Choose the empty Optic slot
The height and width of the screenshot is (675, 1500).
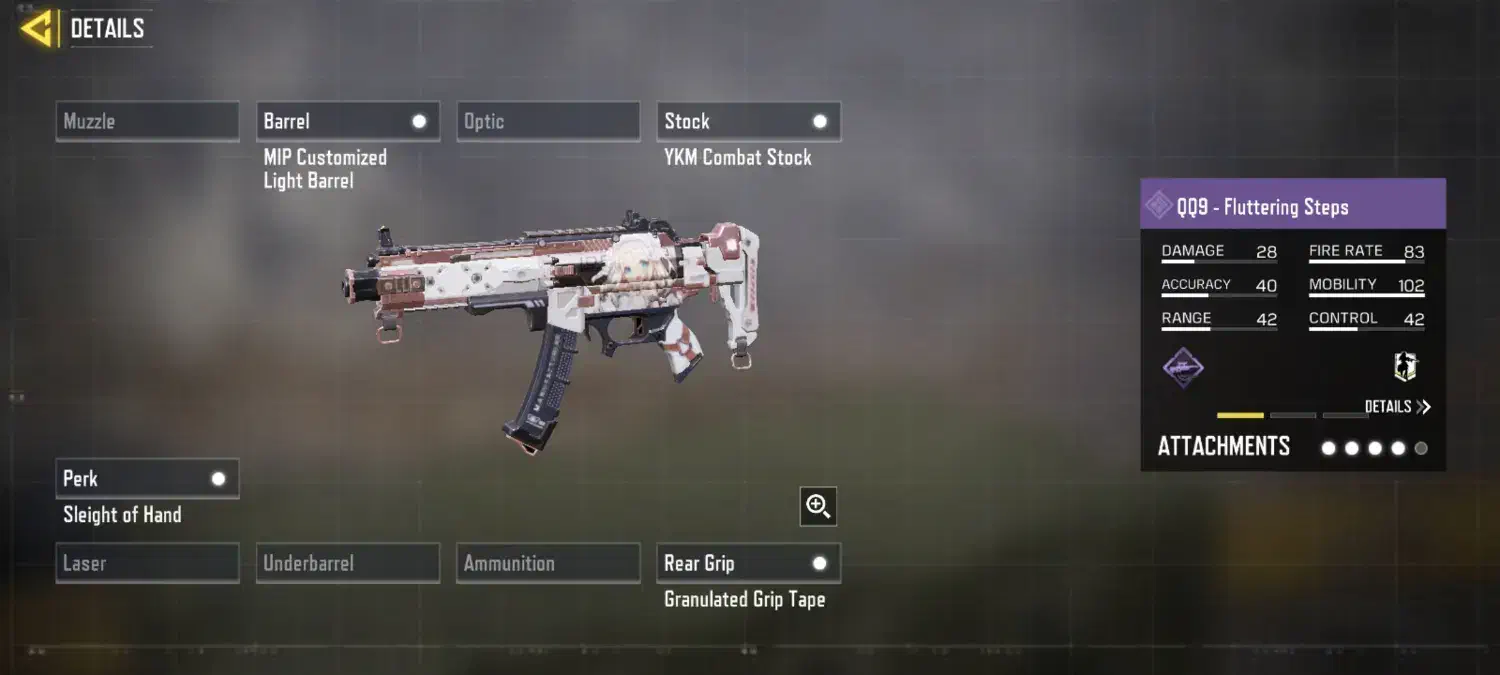tap(547, 122)
